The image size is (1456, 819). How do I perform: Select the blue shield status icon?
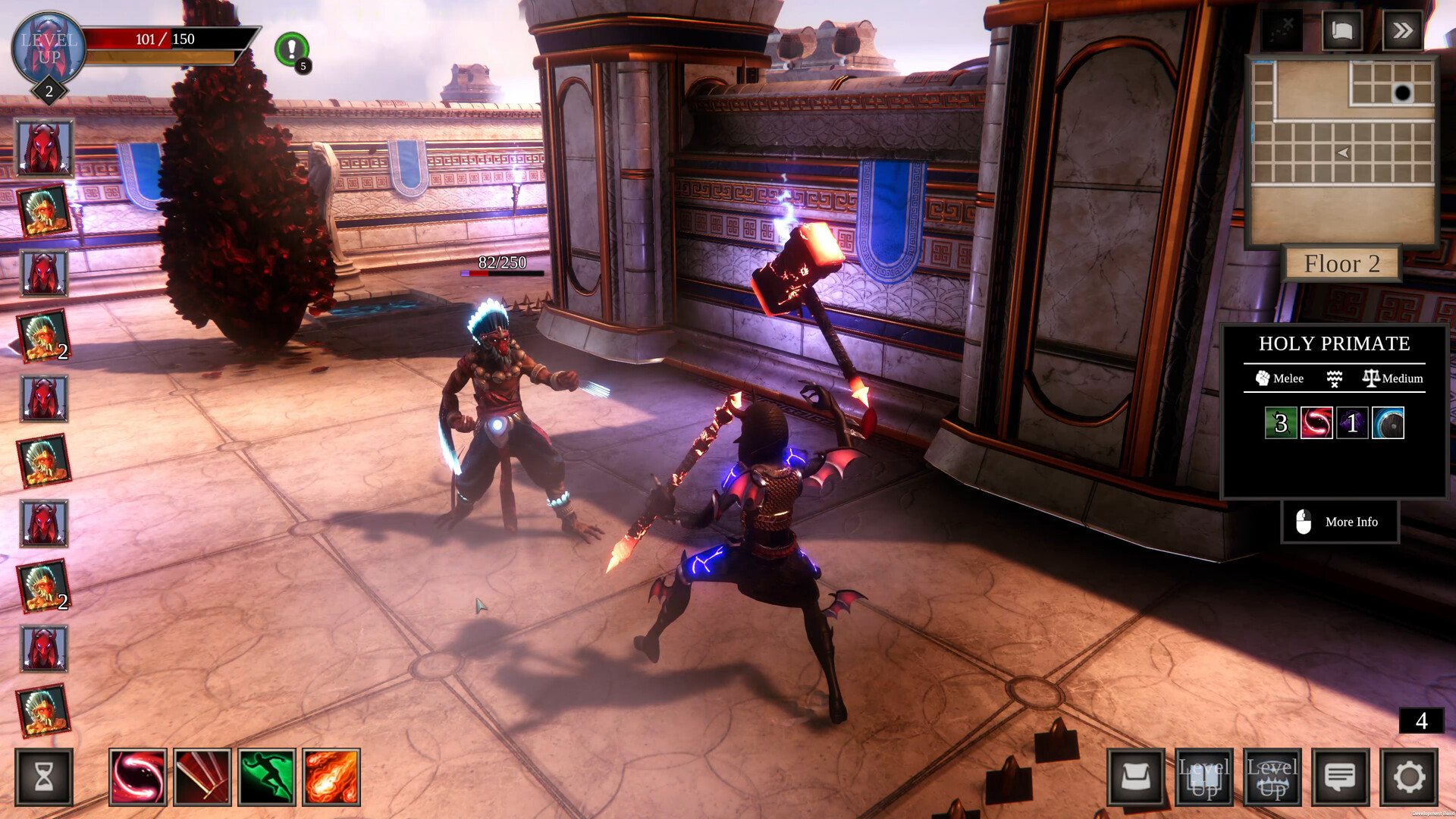[x=1388, y=423]
